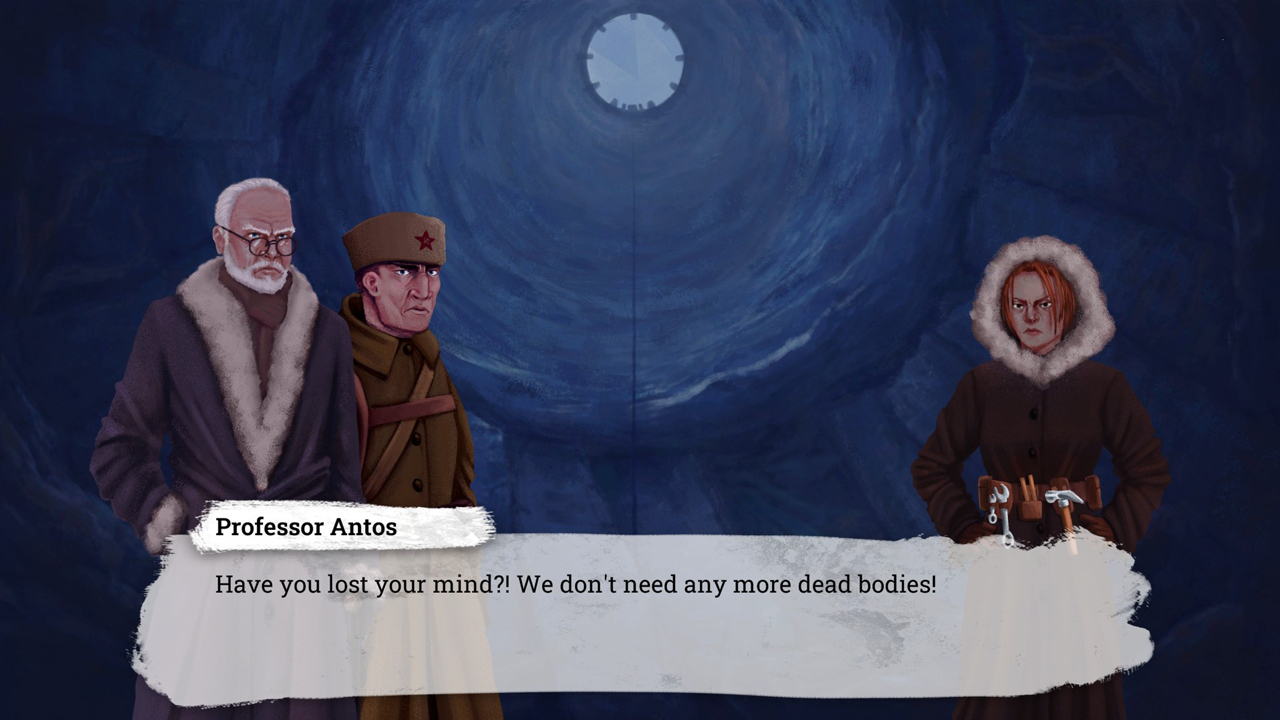Viewport: 1280px width, 720px height.
Task: Select the hammer hanging from the tool belt
Action: point(1063,495)
